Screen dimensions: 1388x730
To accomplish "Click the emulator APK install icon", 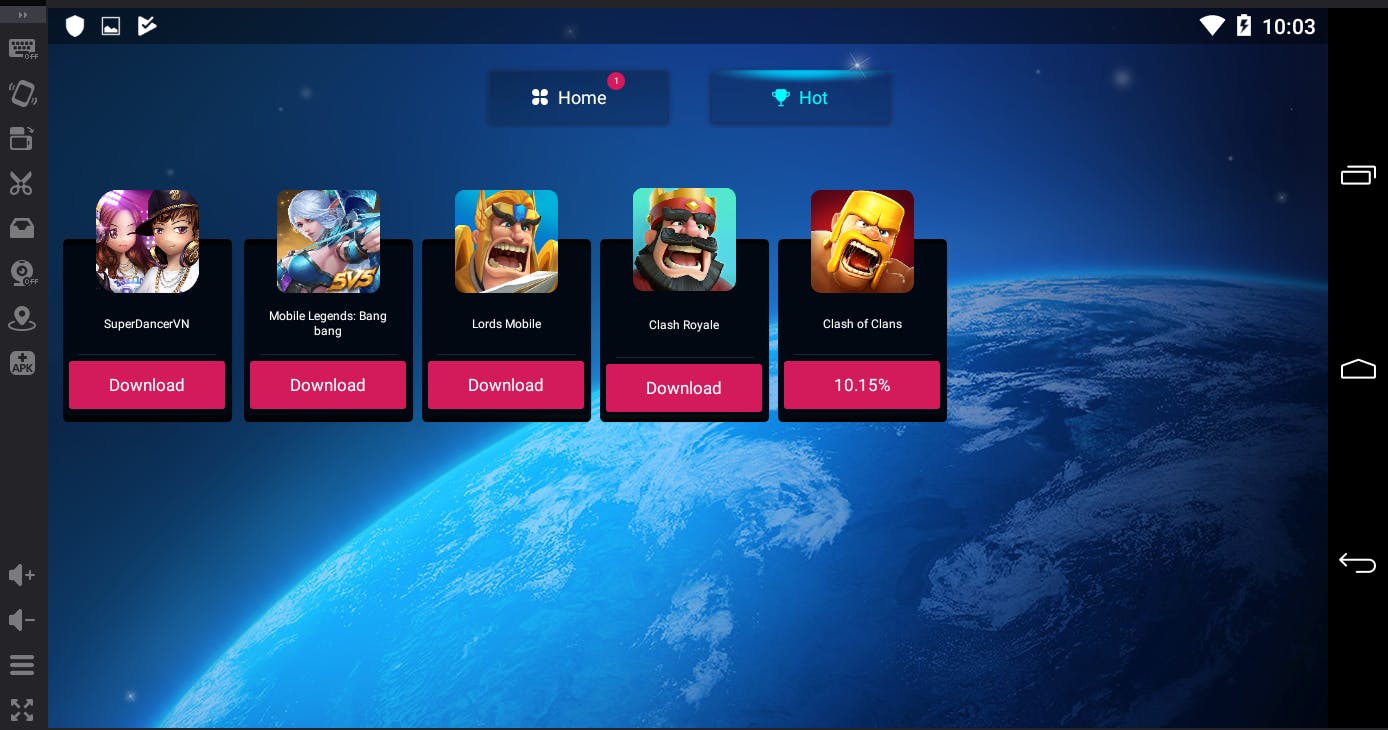I will pos(22,363).
